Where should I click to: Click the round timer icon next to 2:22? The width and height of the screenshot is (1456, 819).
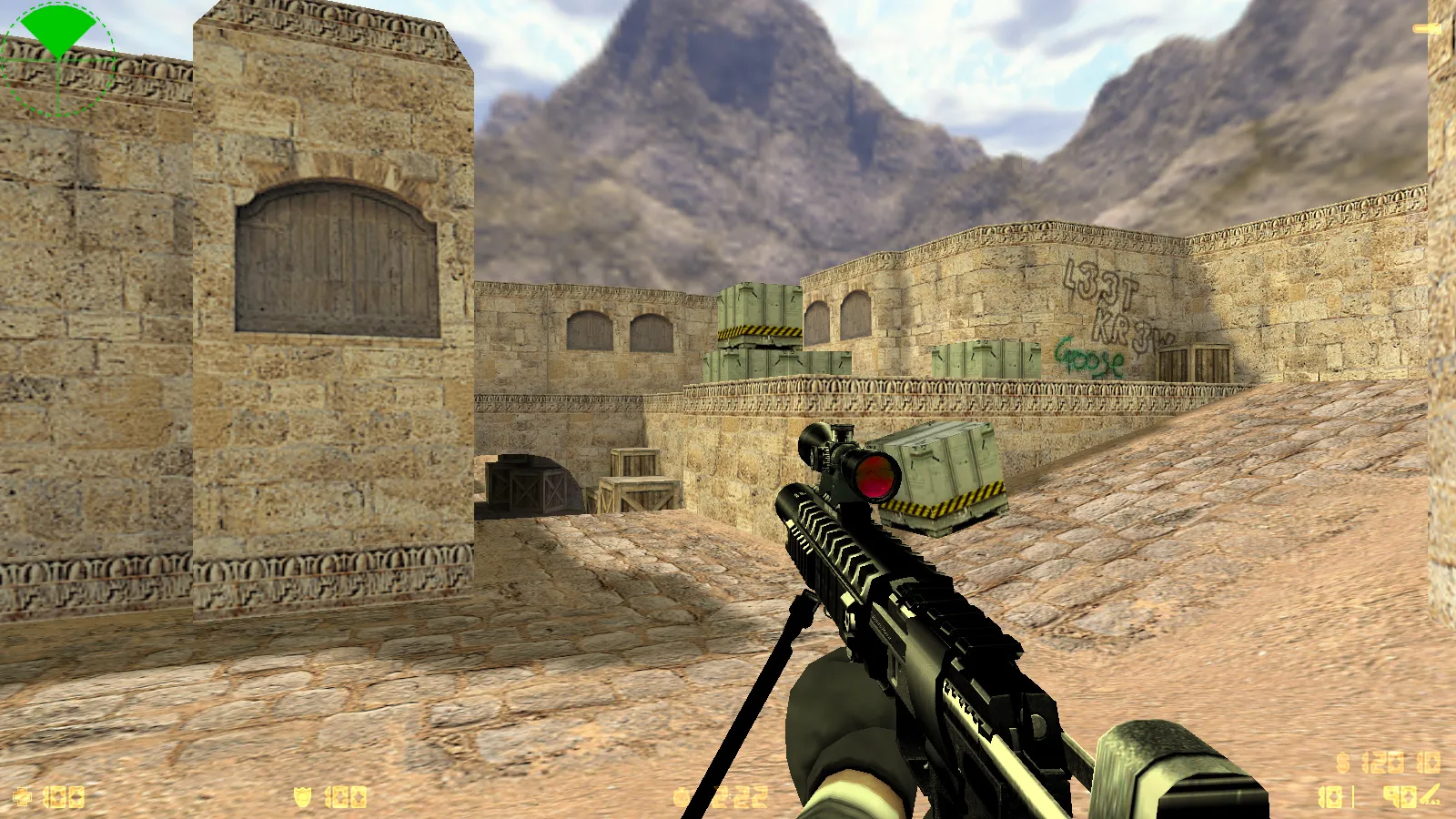click(x=679, y=796)
